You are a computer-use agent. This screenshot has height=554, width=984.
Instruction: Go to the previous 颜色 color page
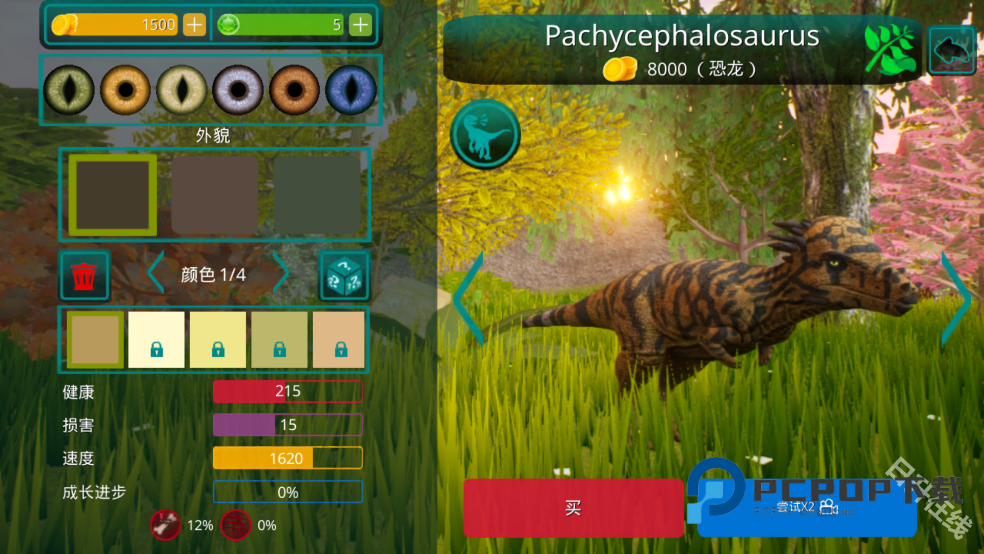156,274
